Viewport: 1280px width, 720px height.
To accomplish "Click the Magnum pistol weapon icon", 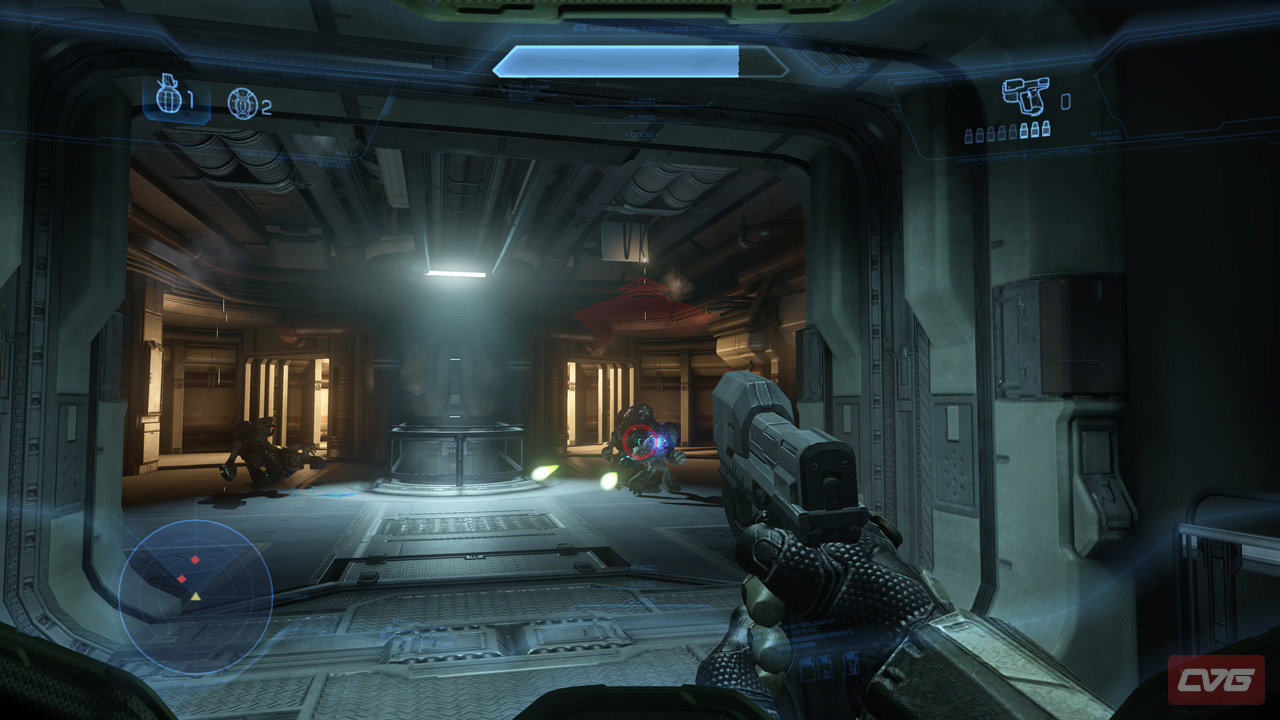I will click(x=1026, y=95).
